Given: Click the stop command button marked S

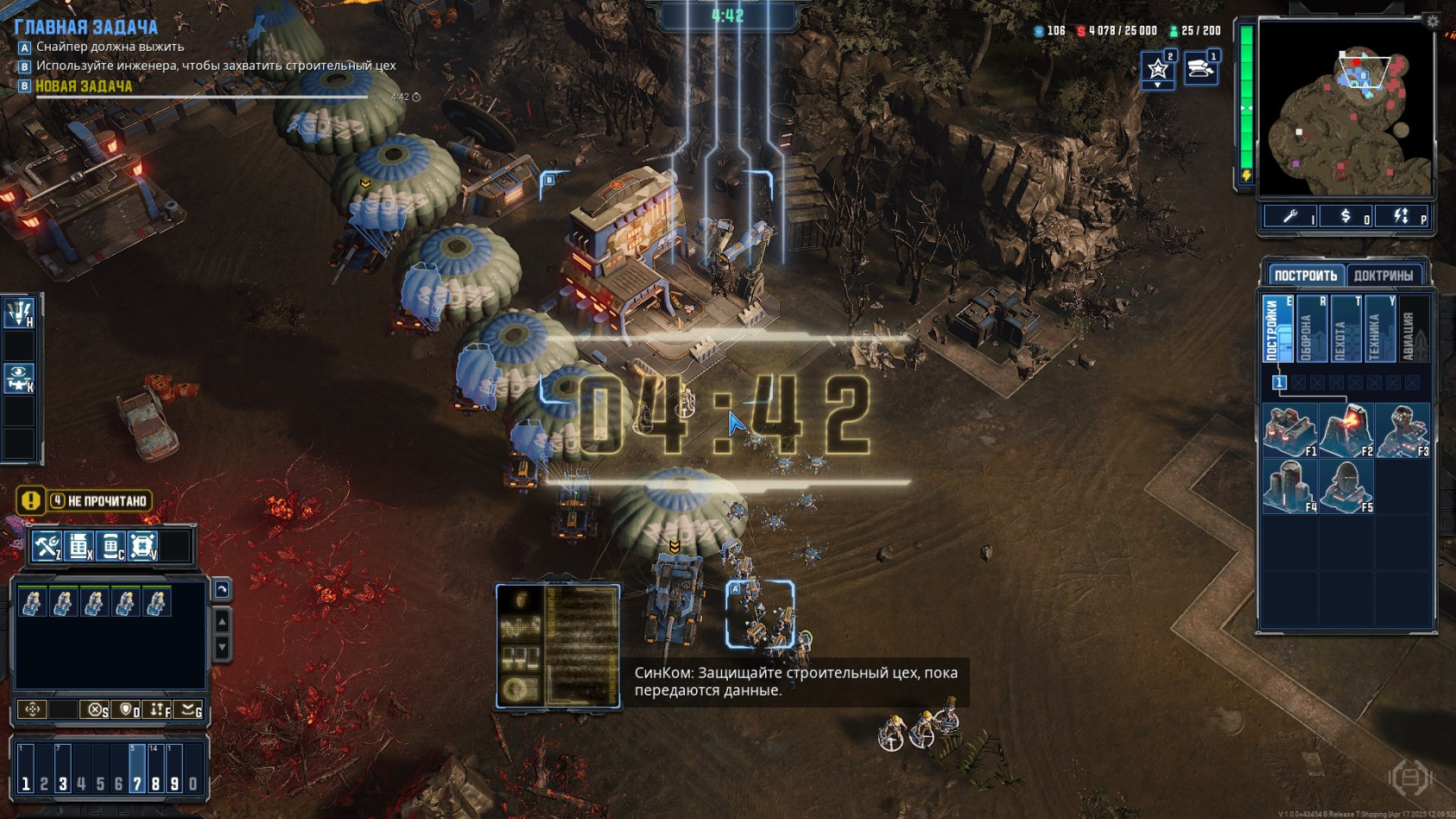Looking at the screenshot, I should [95, 709].
